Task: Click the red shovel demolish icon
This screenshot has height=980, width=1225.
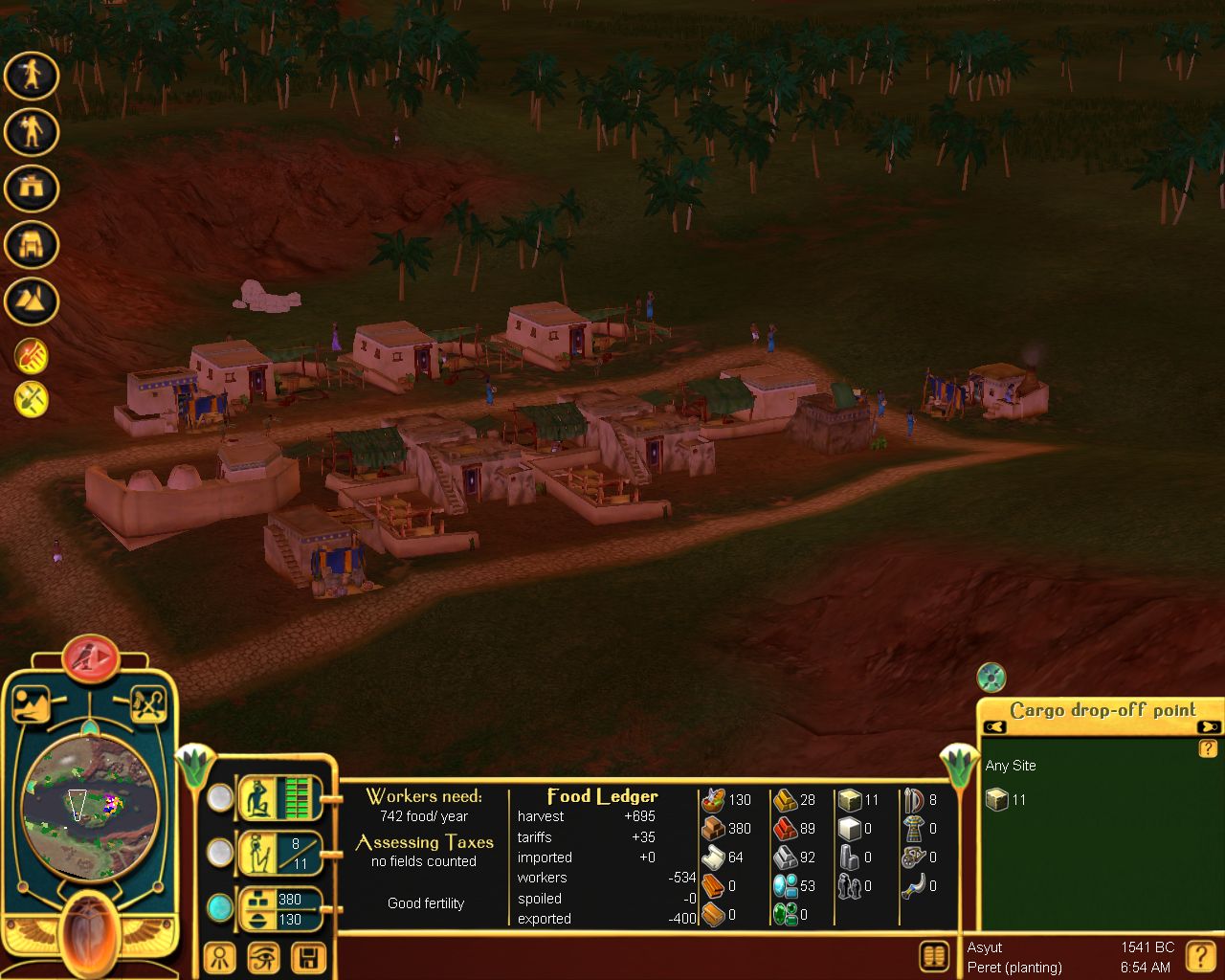Action: tap(32, 357)
